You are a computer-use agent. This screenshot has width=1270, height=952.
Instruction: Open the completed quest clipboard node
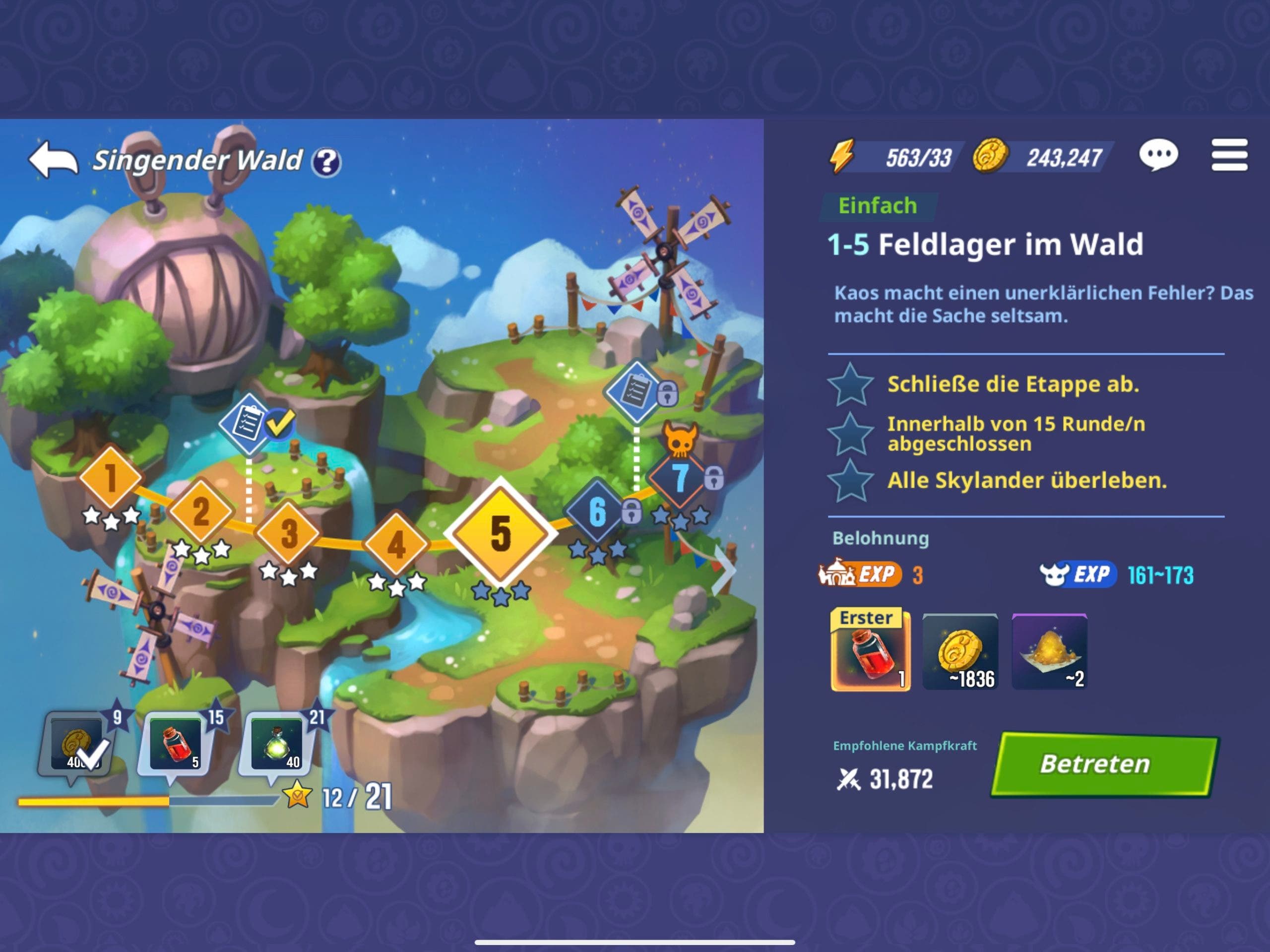tap(249, 423)
